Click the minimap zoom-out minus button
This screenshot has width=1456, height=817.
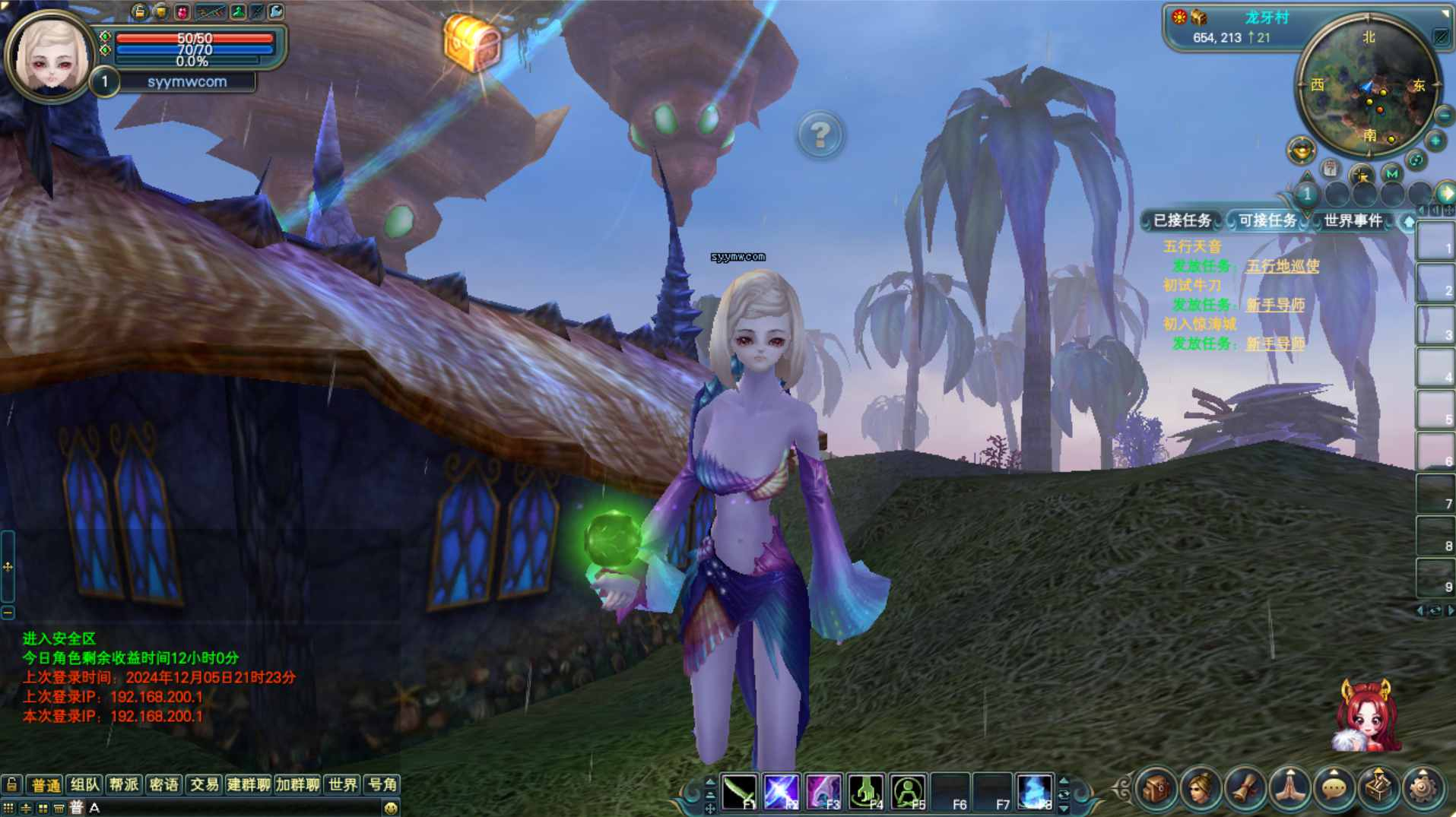pos(1444,116)
